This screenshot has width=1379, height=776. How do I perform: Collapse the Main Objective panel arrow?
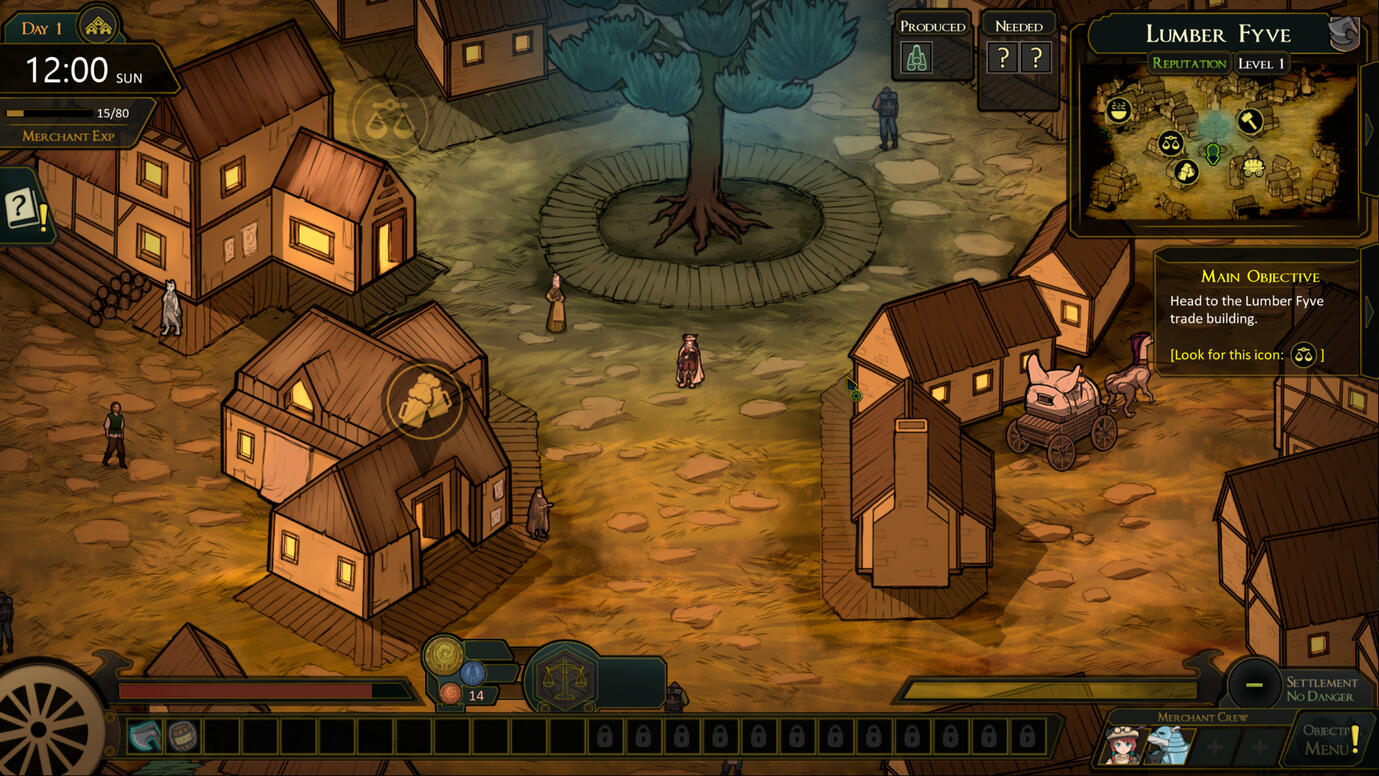[1370, 312]
